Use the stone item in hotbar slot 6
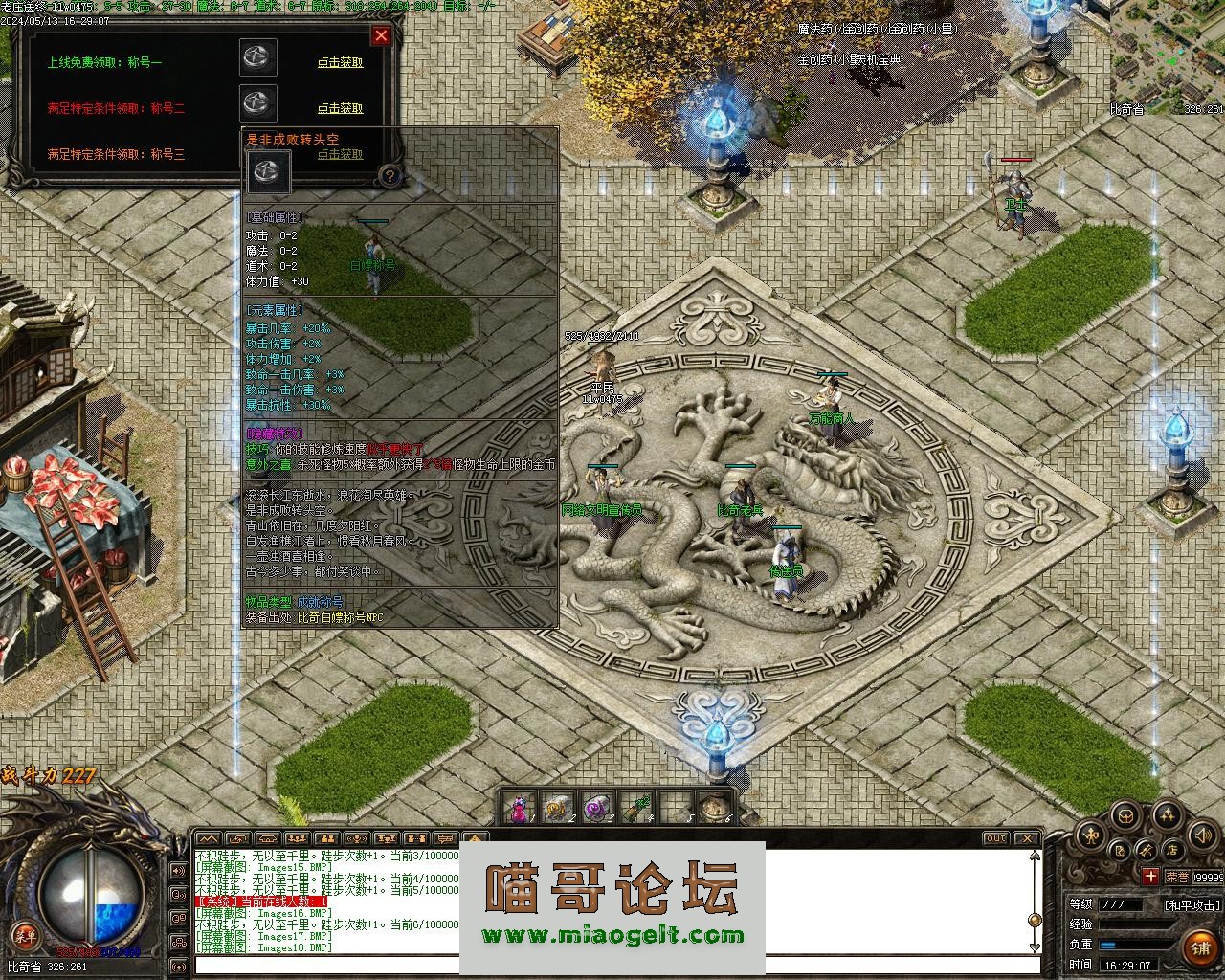 pos(714,809)
